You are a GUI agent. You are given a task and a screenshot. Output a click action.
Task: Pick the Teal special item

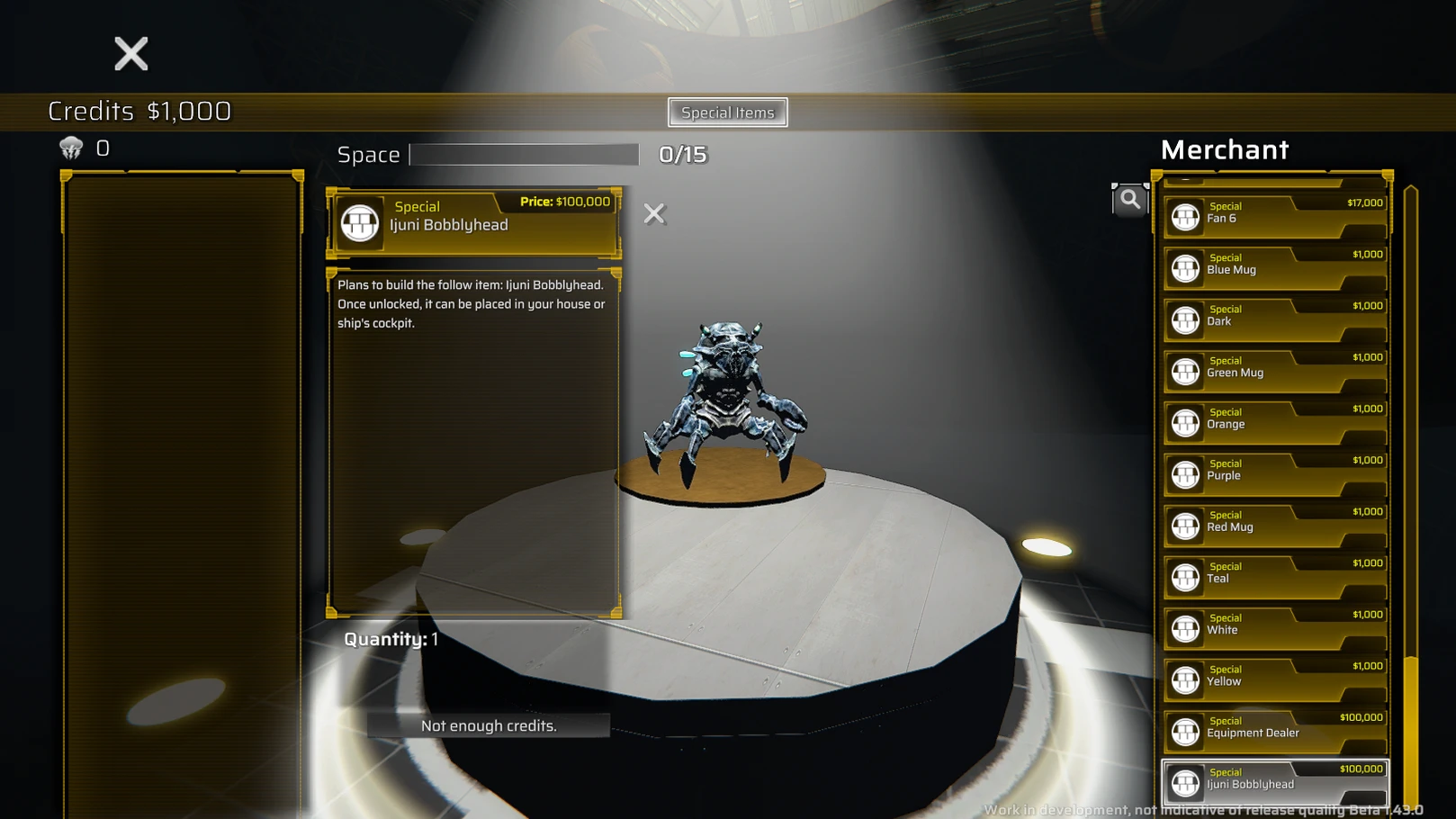point(1275,577)
